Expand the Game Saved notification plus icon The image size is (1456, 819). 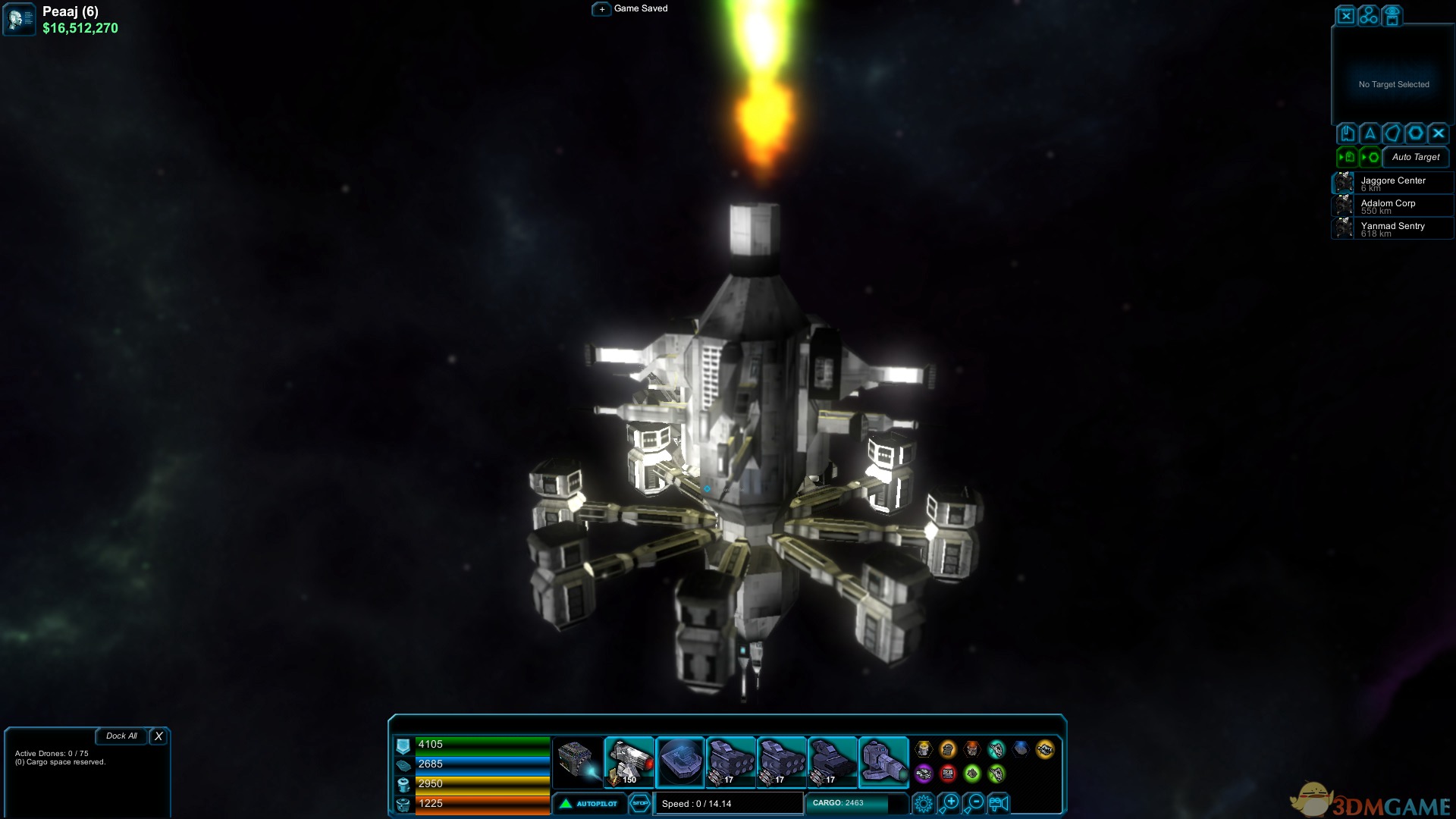coord(602,9)
